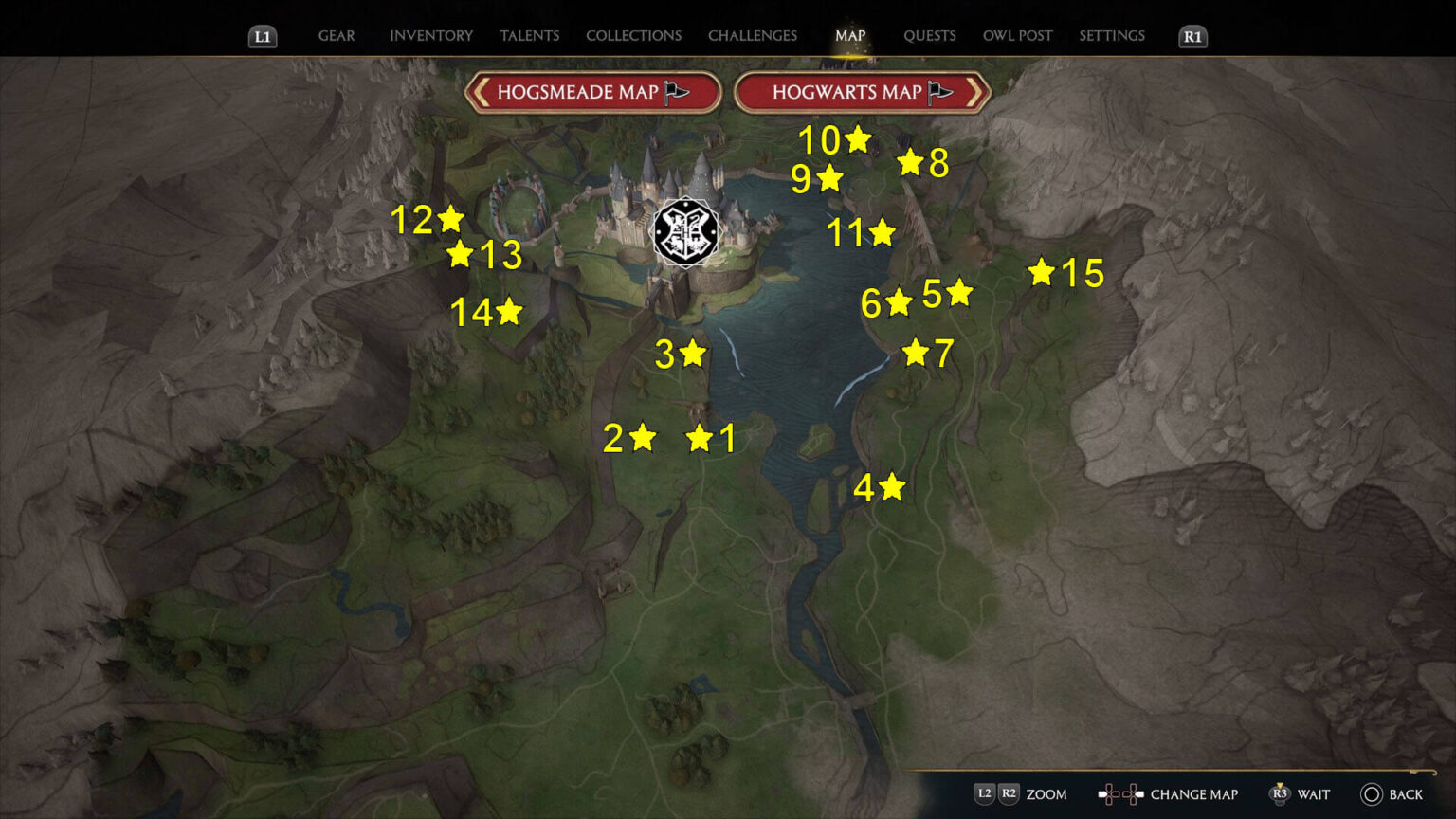
Task: Open the Quests screen
Action: [x=930, y=35]
